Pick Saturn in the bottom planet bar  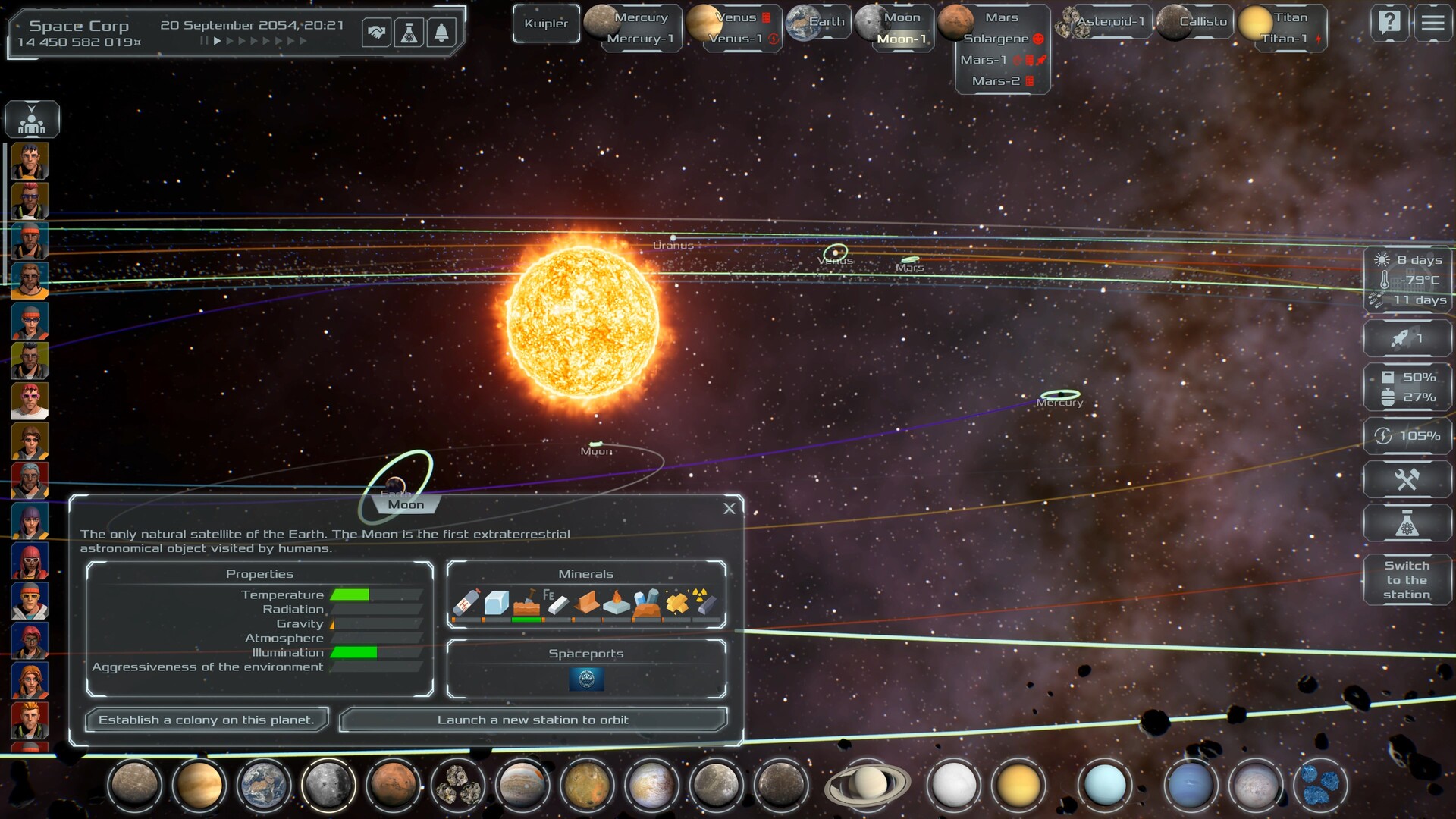[867, 784]
